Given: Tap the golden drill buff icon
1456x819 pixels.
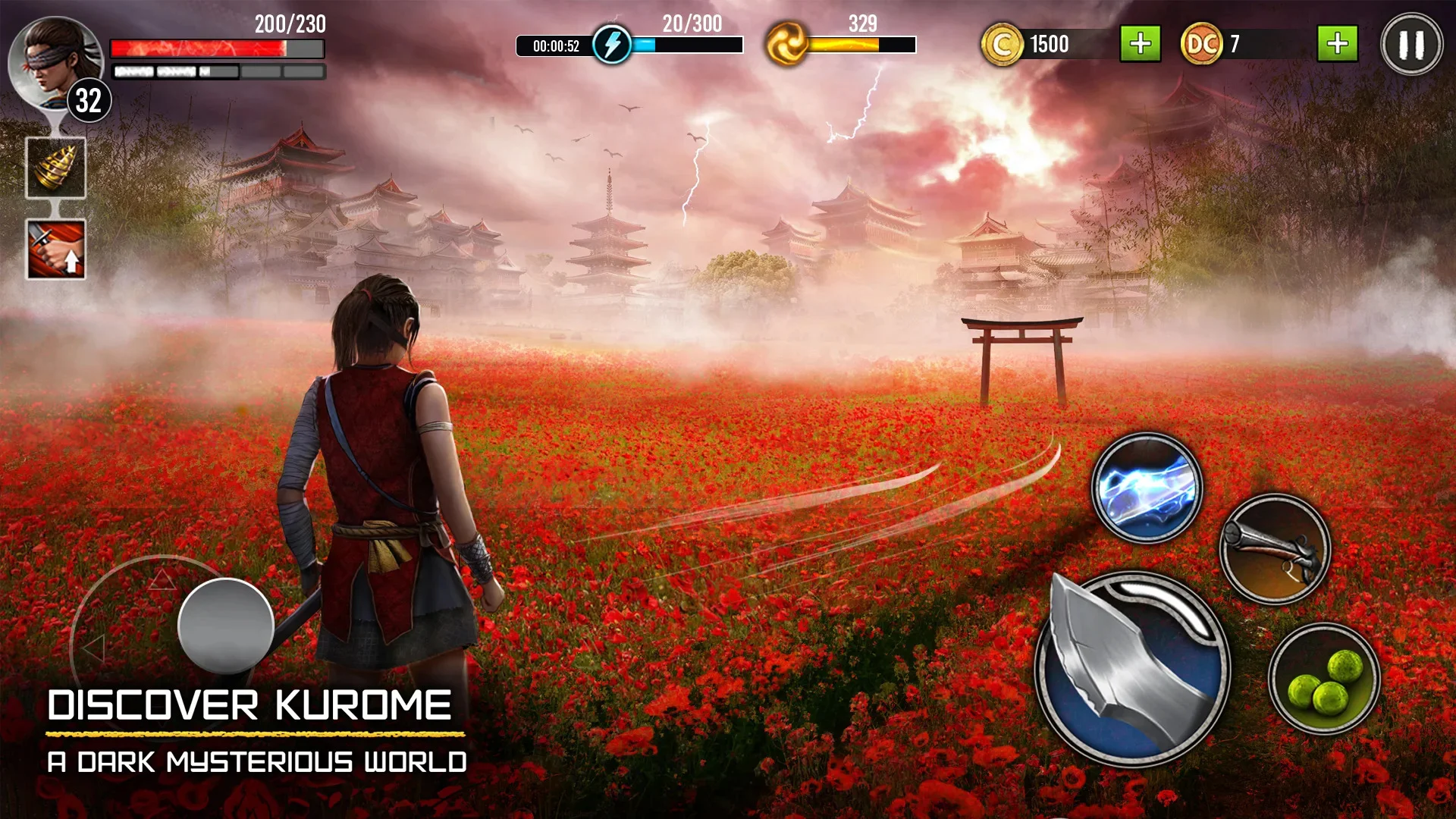Looking at the screenshot, I should [x=55, y=168].
